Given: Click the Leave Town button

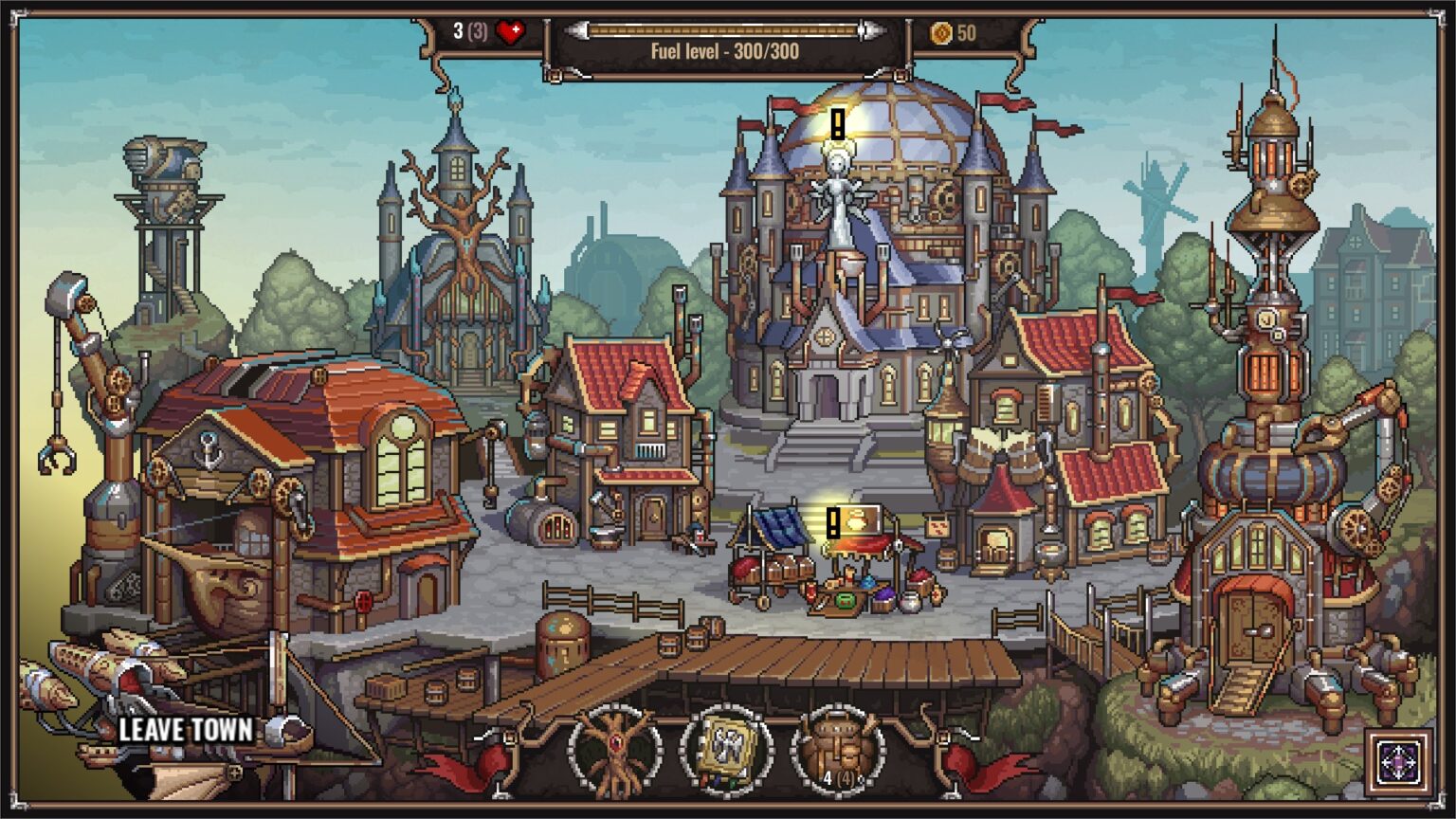Looking at the screenshot, I should [x=186, y=730].
